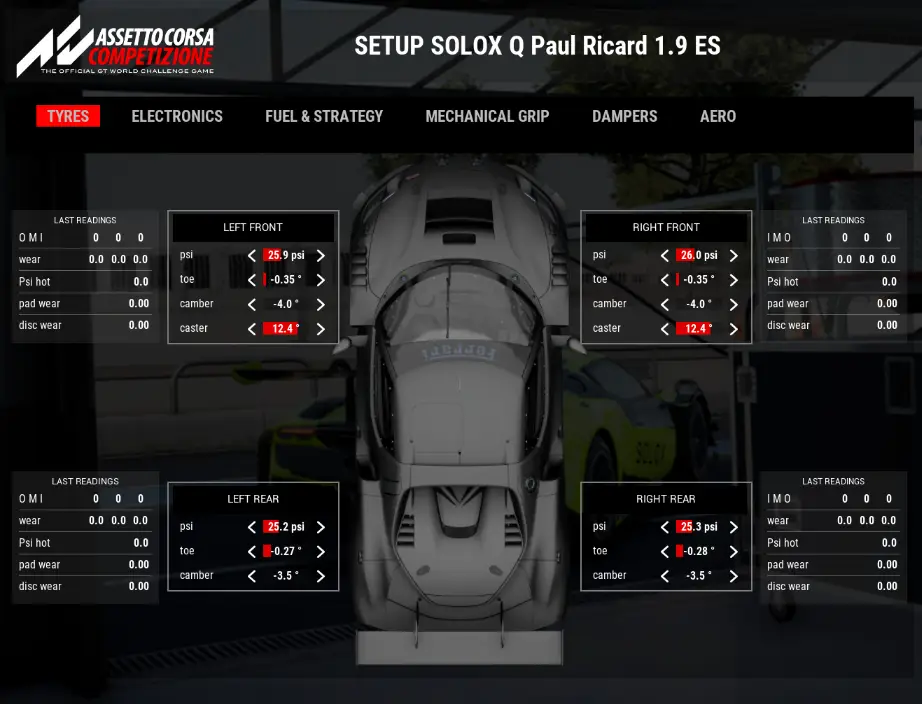The height and width of the screenshot is (704, 922).
Task: Decrease right front caster
Action: pos(665,329)
